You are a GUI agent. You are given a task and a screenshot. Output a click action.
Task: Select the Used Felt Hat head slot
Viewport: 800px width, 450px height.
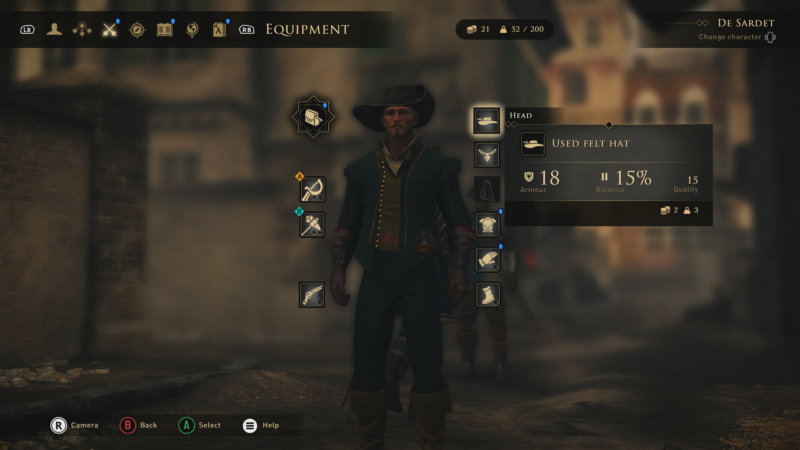487,121
